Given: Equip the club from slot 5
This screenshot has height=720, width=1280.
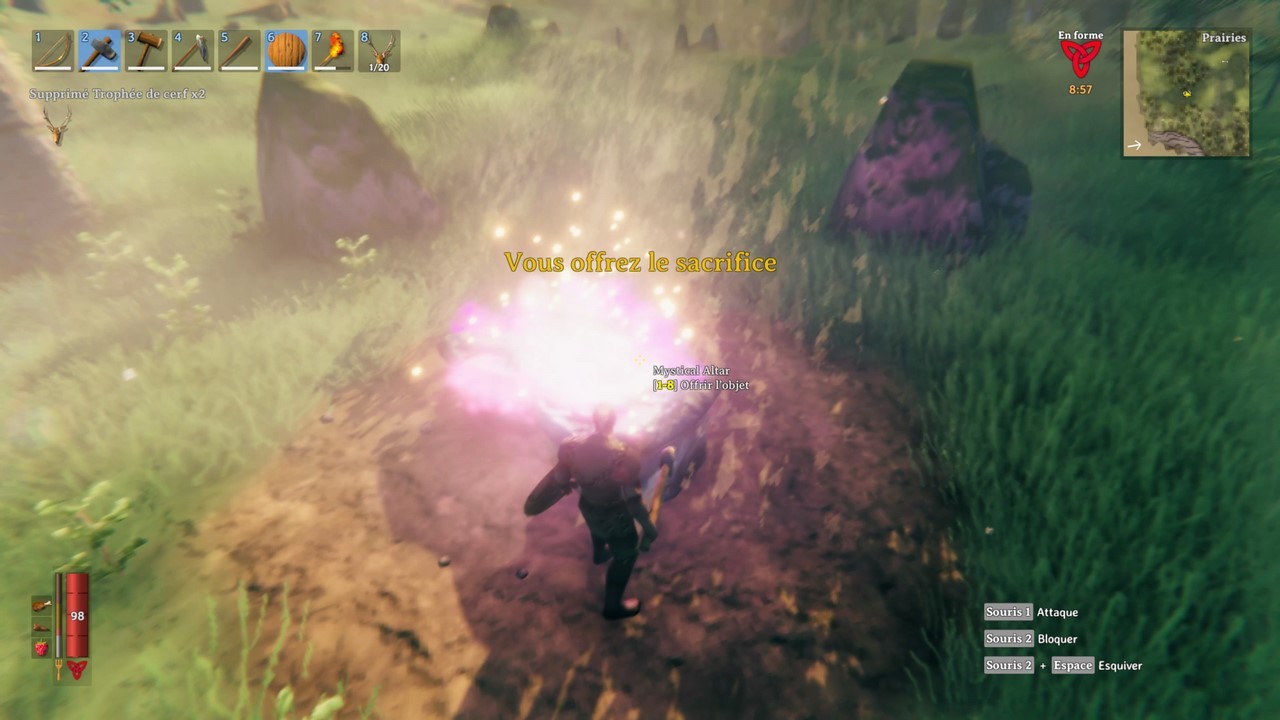Looking at the screenshot, I should 239,50.
